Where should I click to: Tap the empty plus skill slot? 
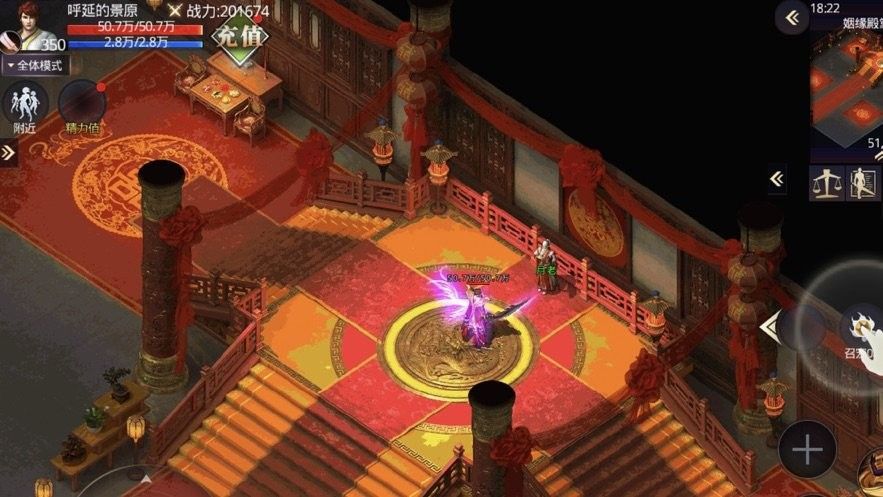coord(807,449)
